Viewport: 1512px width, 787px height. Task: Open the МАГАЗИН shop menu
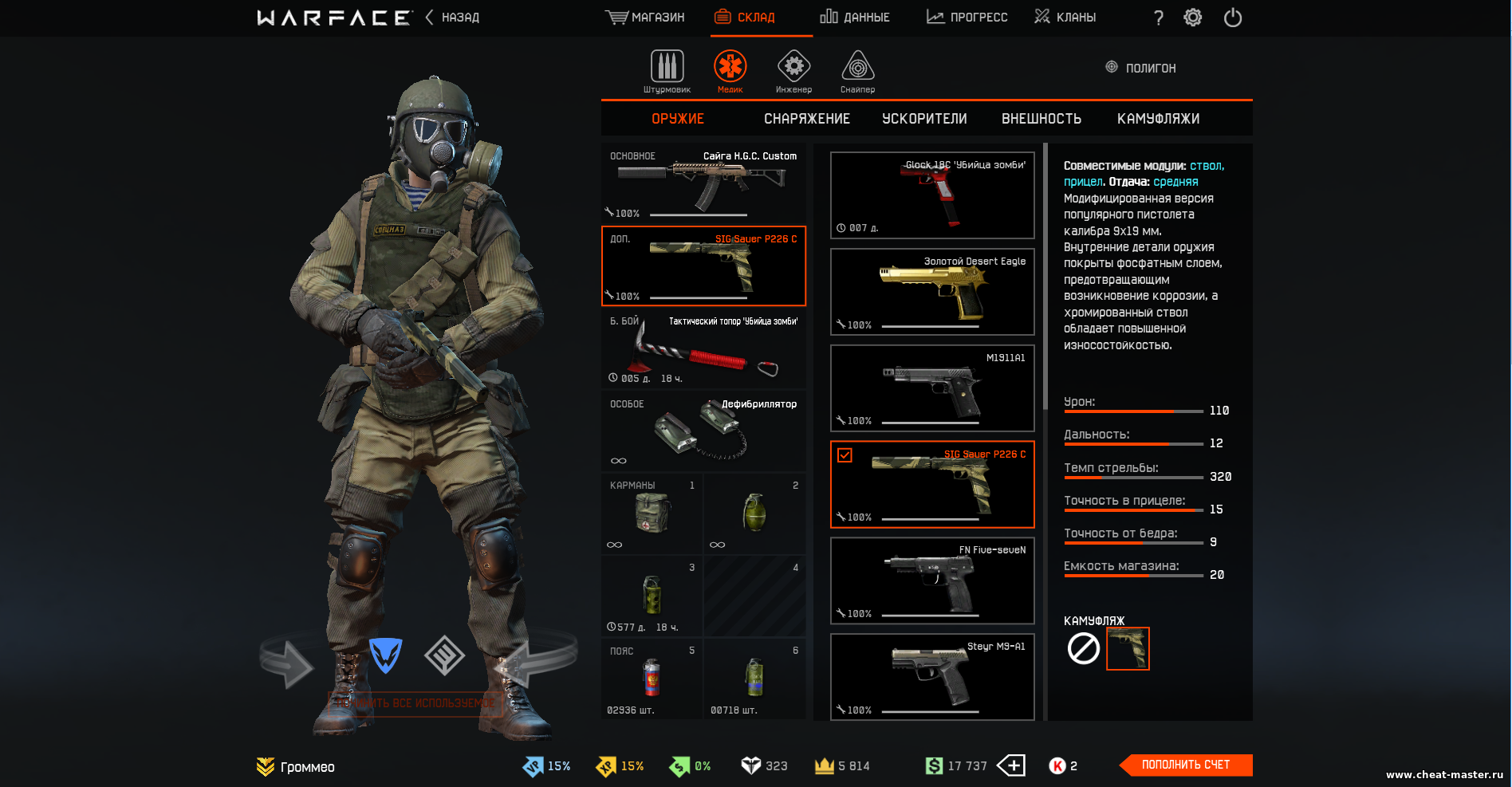point(645,18)
